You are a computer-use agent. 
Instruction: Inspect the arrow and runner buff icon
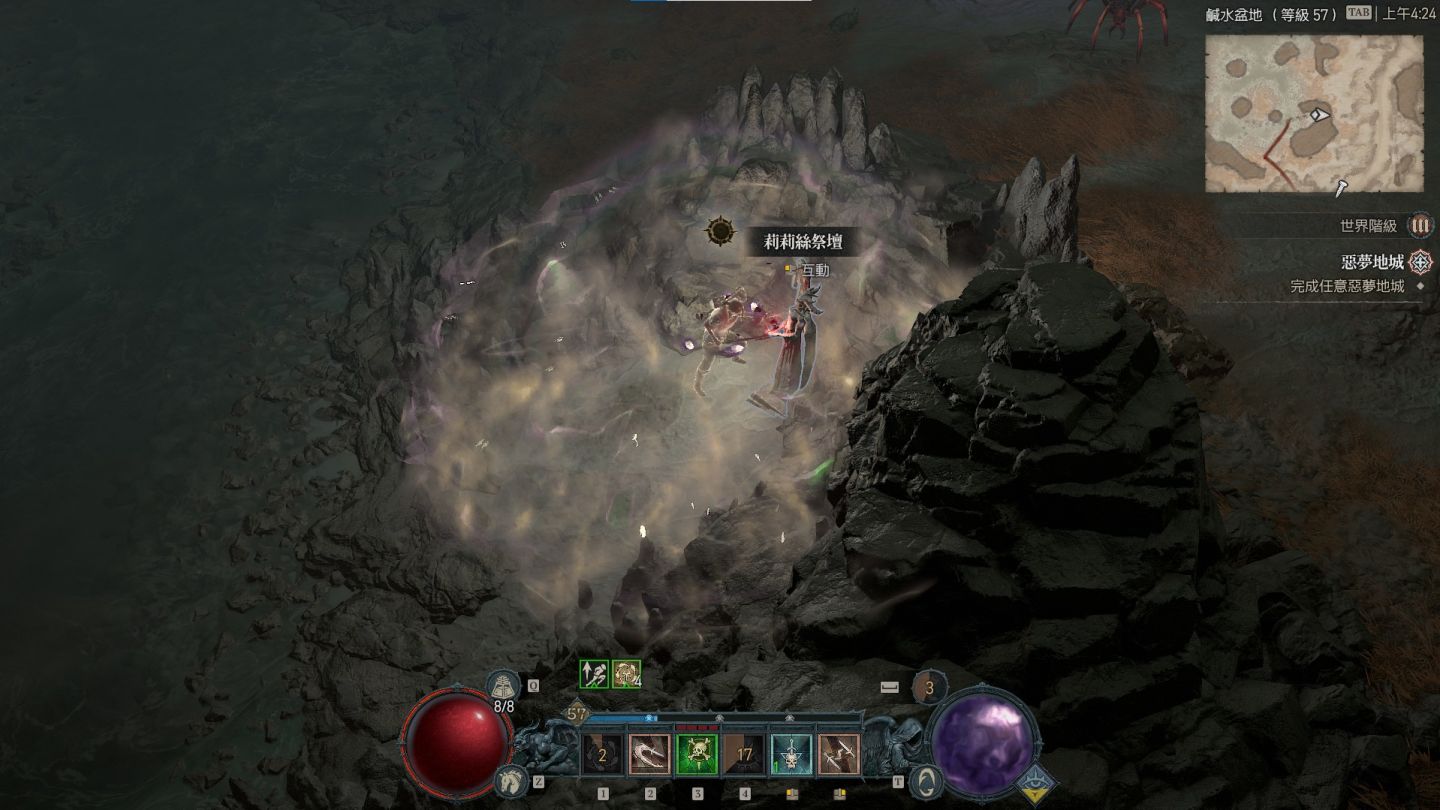tap(594, 674)
